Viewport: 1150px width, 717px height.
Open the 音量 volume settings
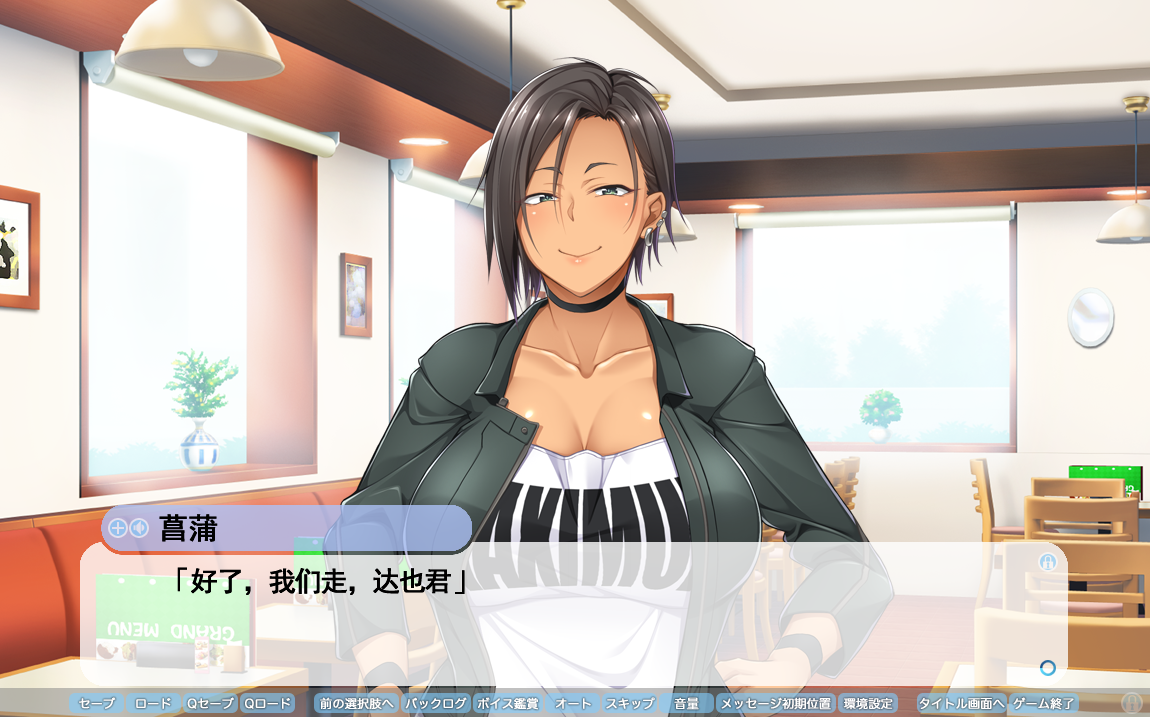coord(687,704)
